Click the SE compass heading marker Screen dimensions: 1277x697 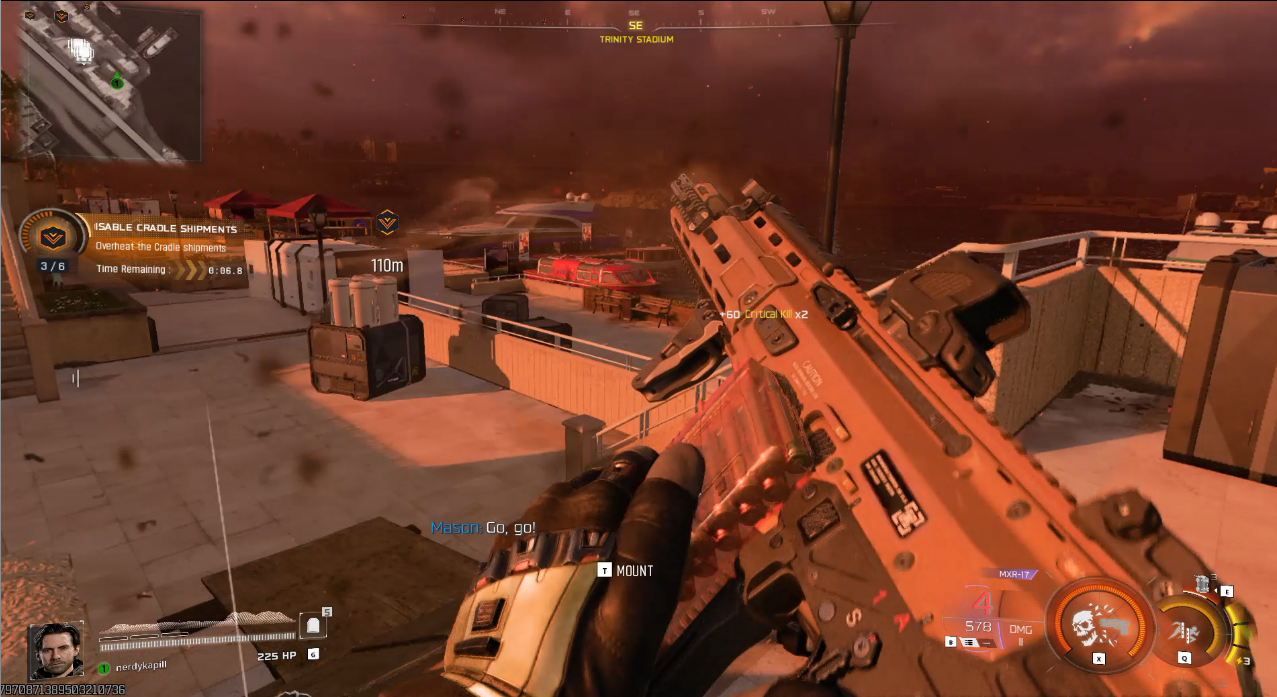point(636,26)
